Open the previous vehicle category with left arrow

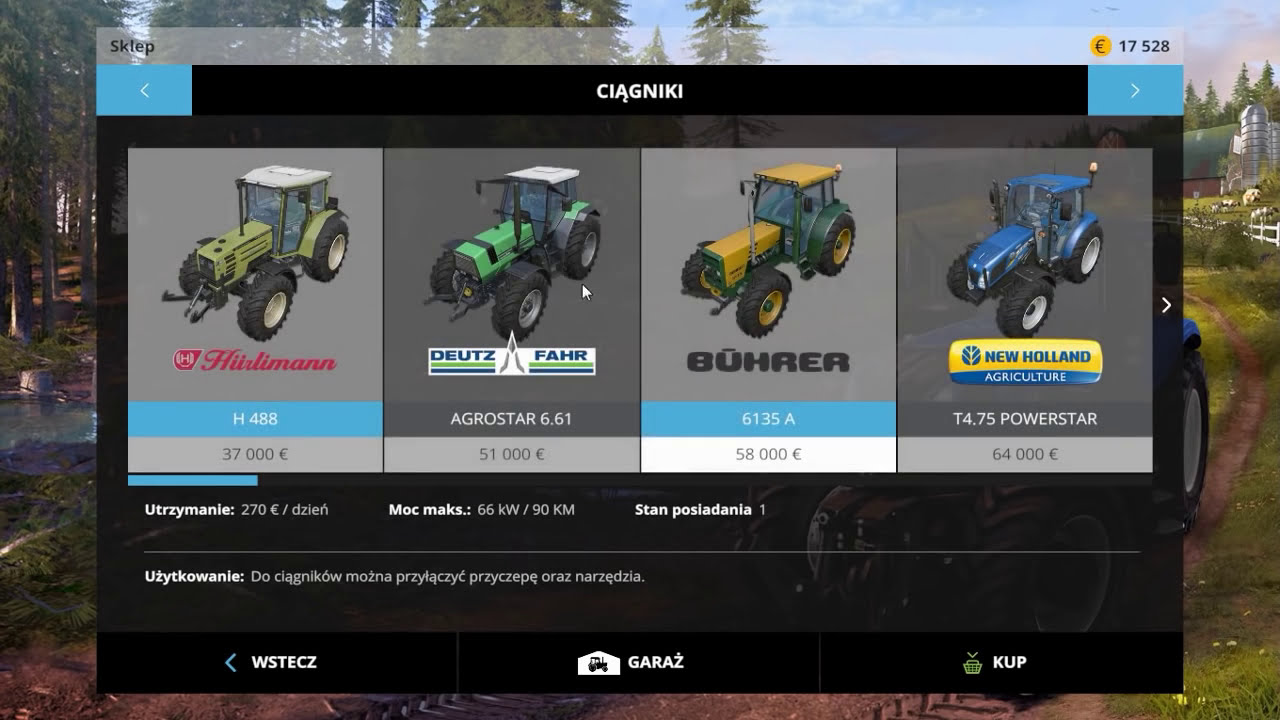tap(144, 90)
